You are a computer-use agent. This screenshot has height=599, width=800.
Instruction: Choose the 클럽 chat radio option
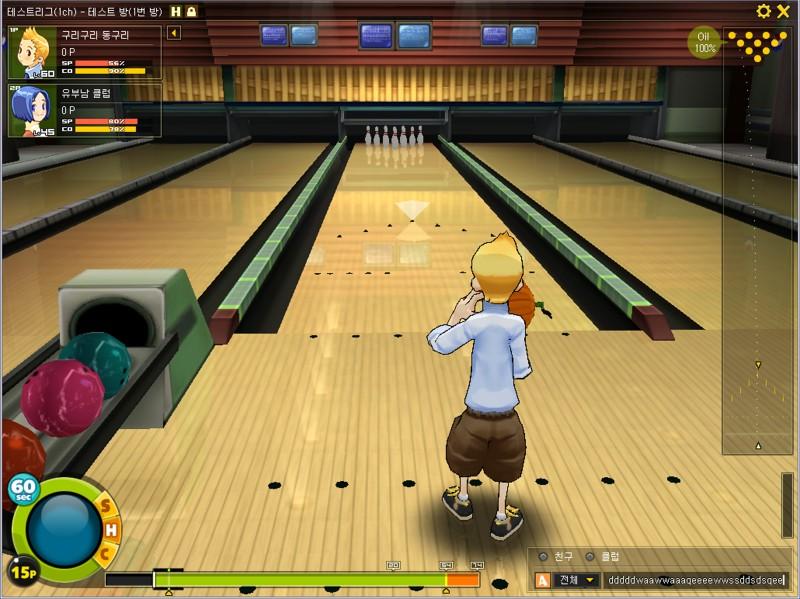point(591,557)
